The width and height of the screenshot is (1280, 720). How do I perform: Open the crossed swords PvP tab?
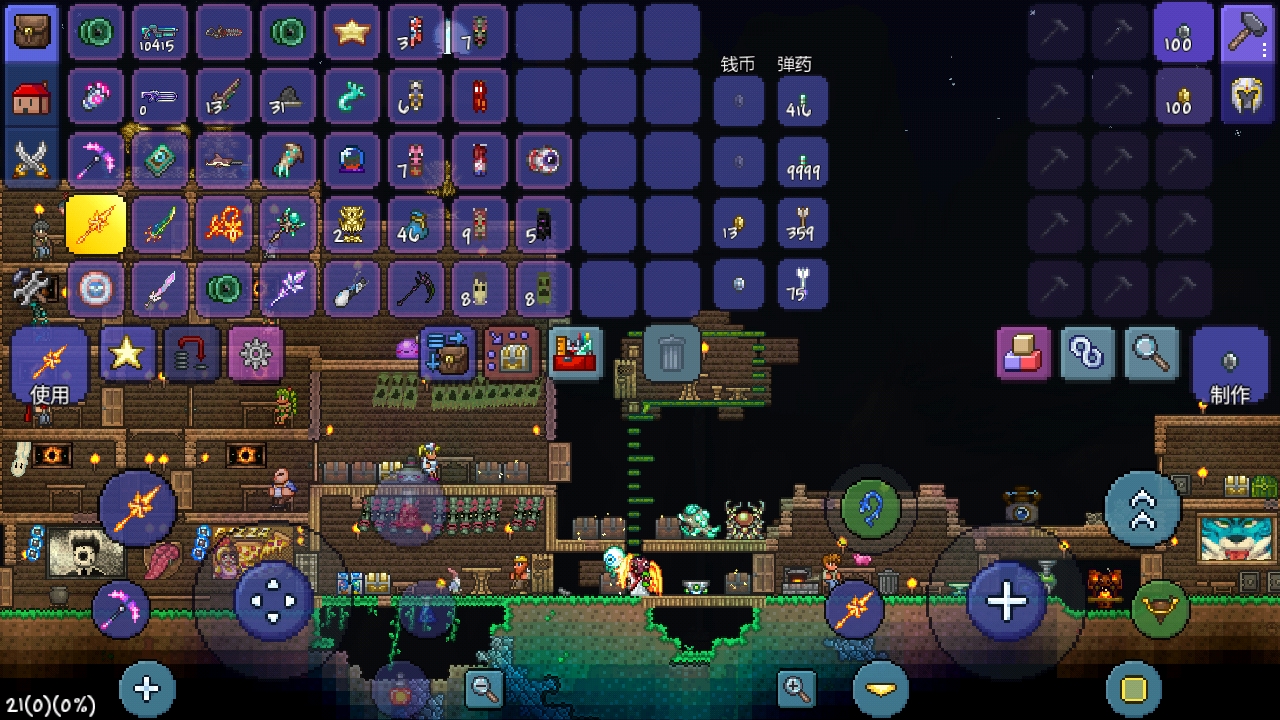click(x=32, y=160)
